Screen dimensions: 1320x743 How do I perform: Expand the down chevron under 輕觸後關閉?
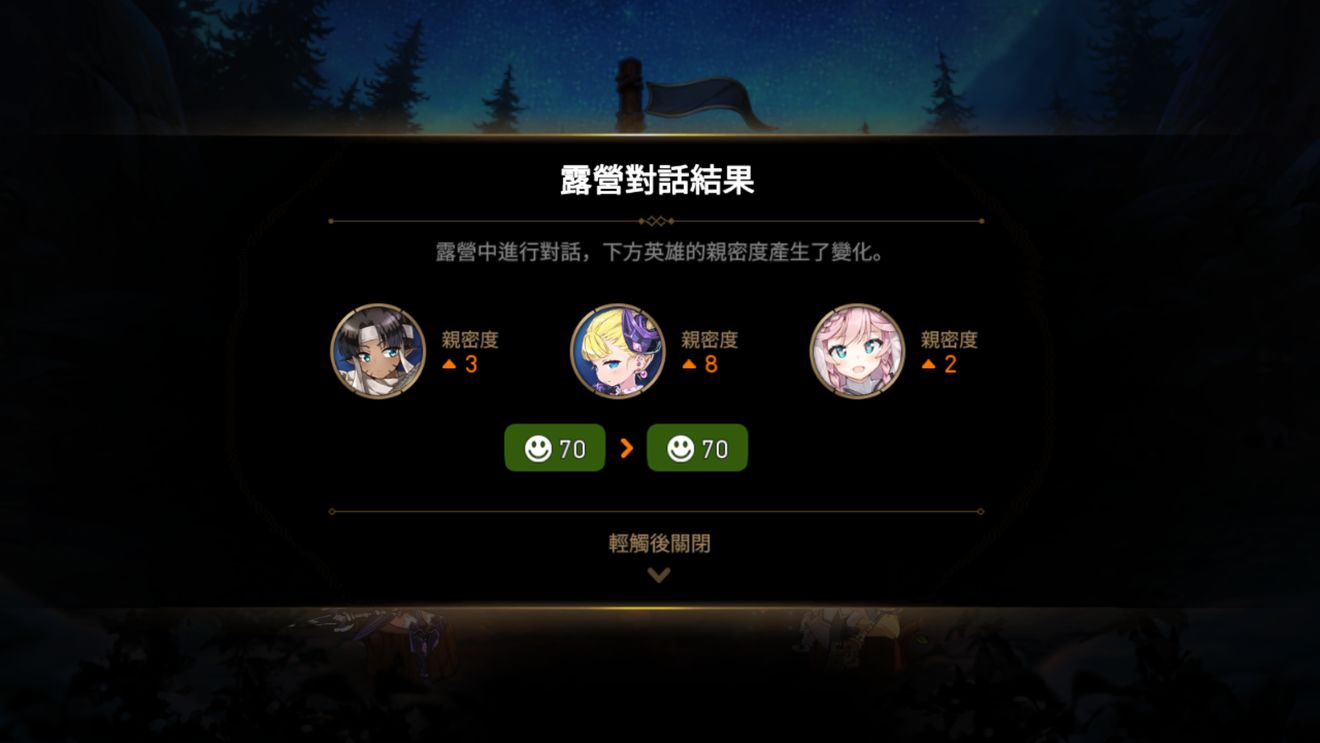(657, 575)
